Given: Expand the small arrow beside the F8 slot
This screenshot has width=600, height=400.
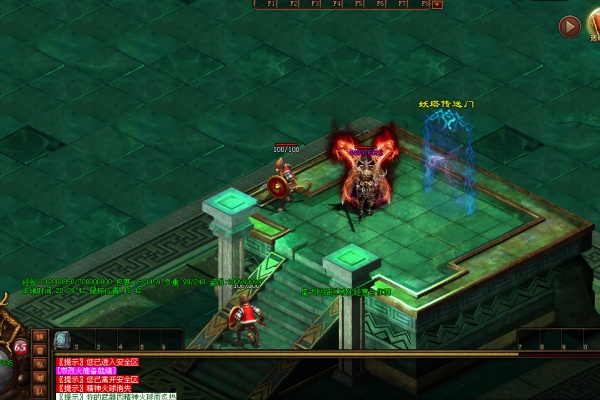Looking at the screenshot, I should 438,4.
